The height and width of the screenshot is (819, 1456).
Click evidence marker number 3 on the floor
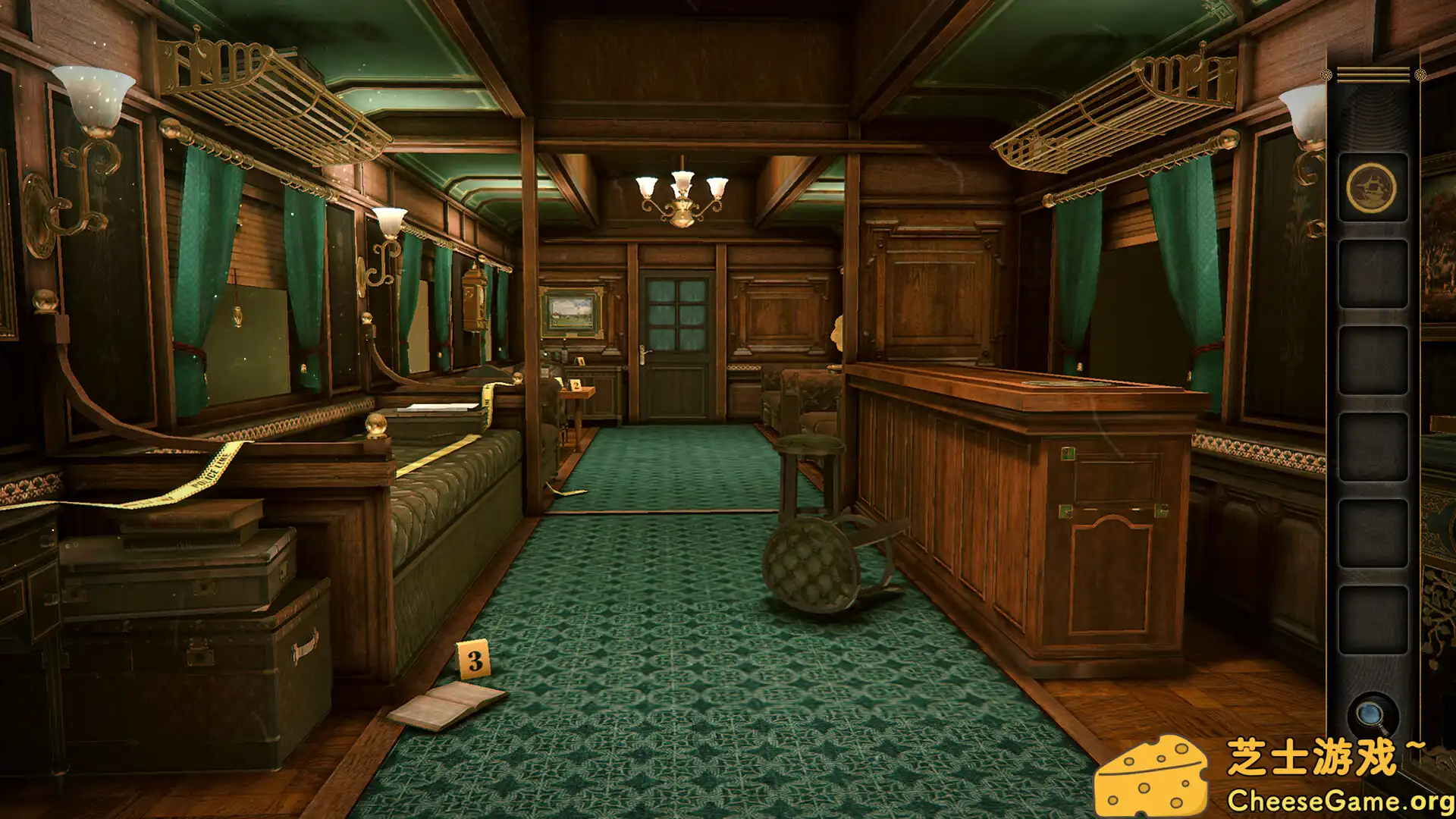coord(475,659)
